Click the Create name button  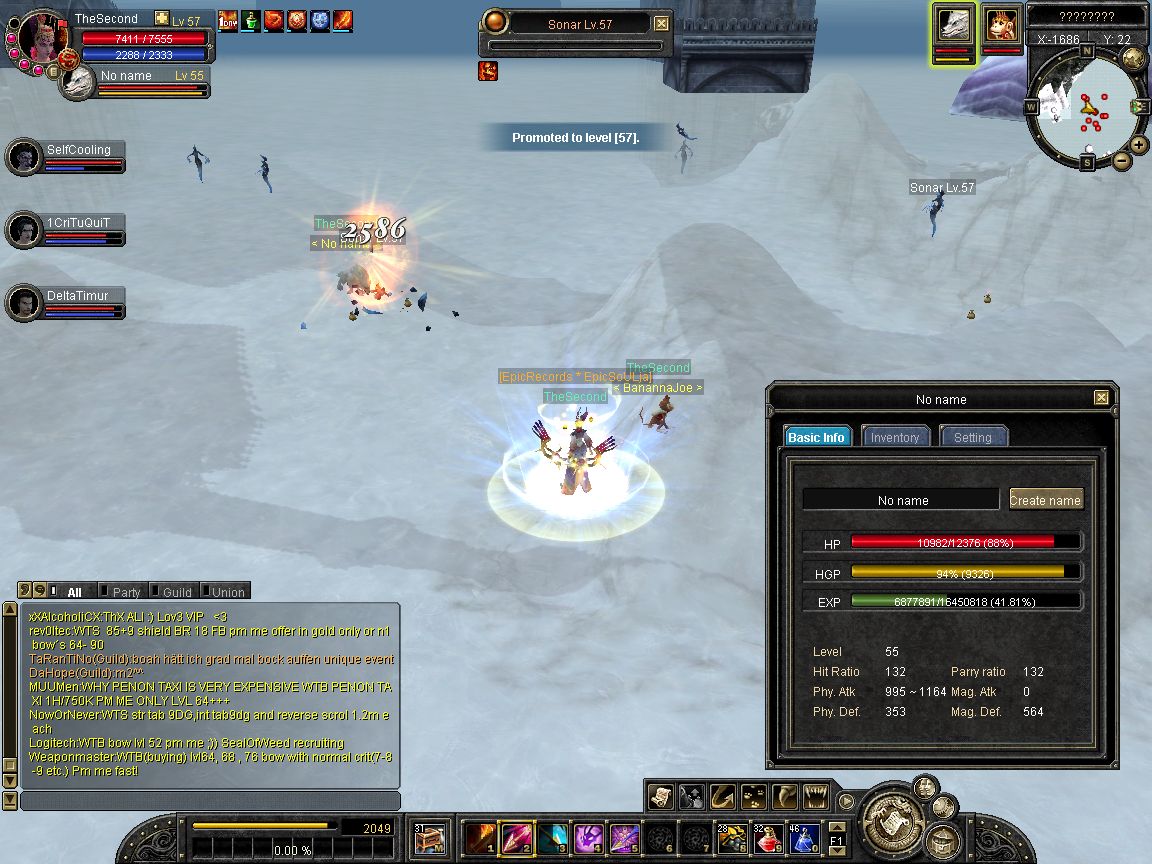pos(1045,500)
